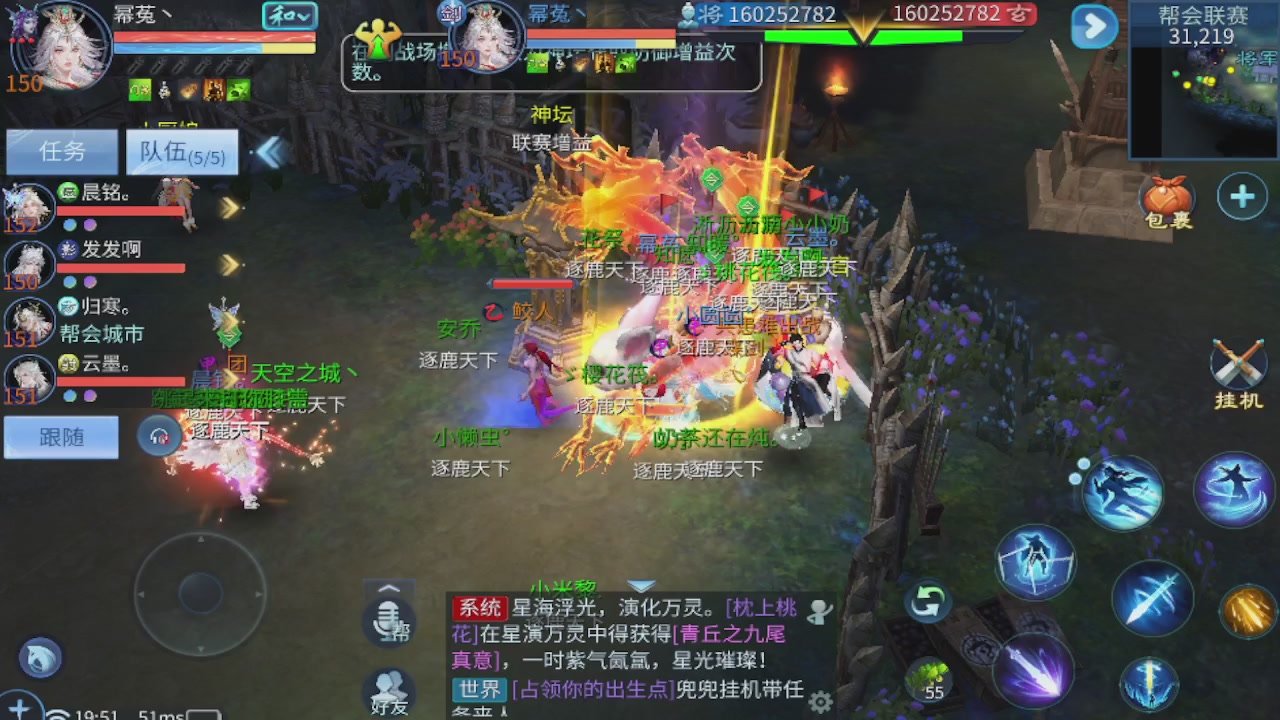Switch to the 任务 tasks tab

pyautogui.click(x=60, y=150)
